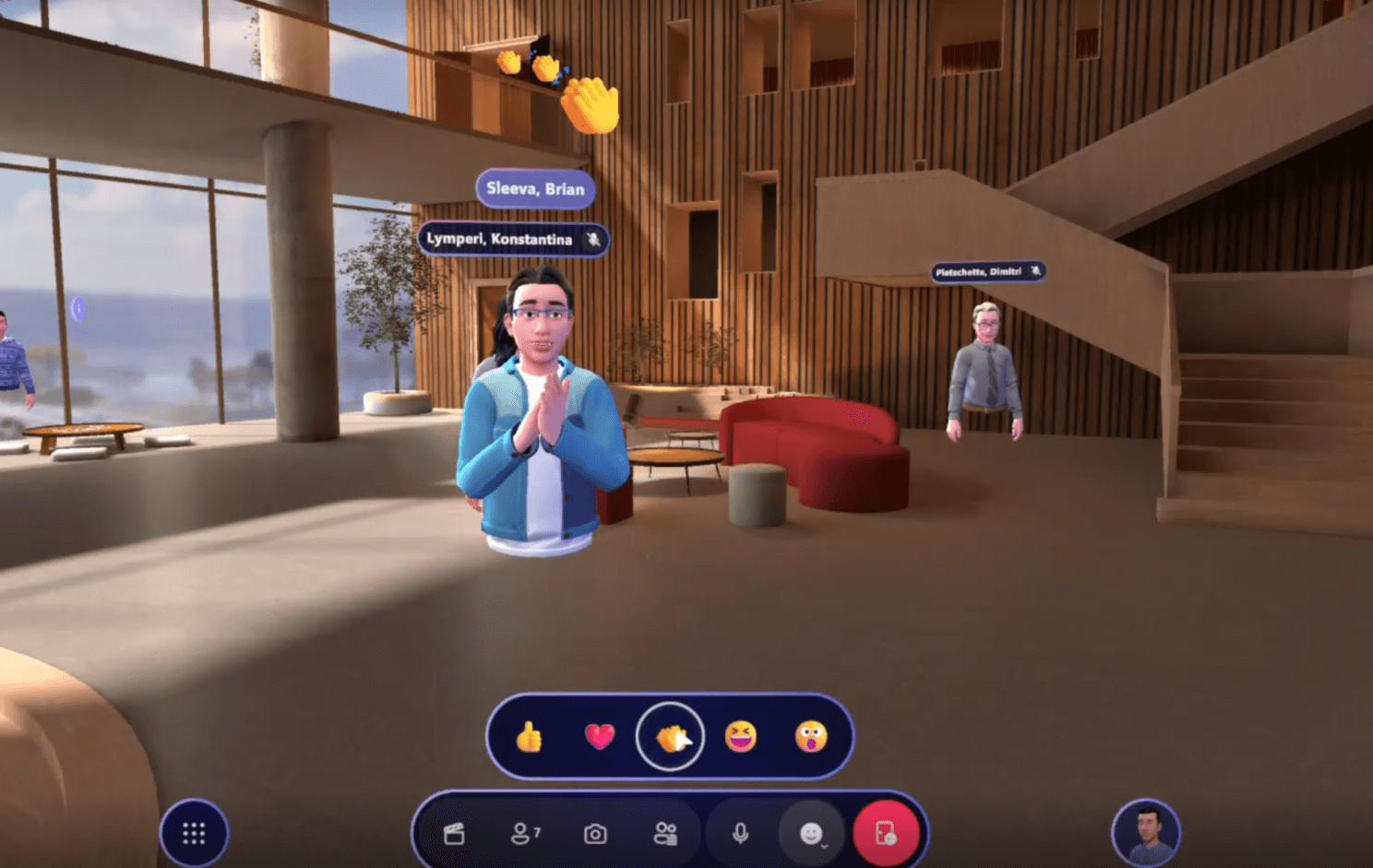Choose the clapping hands reaction

pyautogui.click(x=671, y=736)
